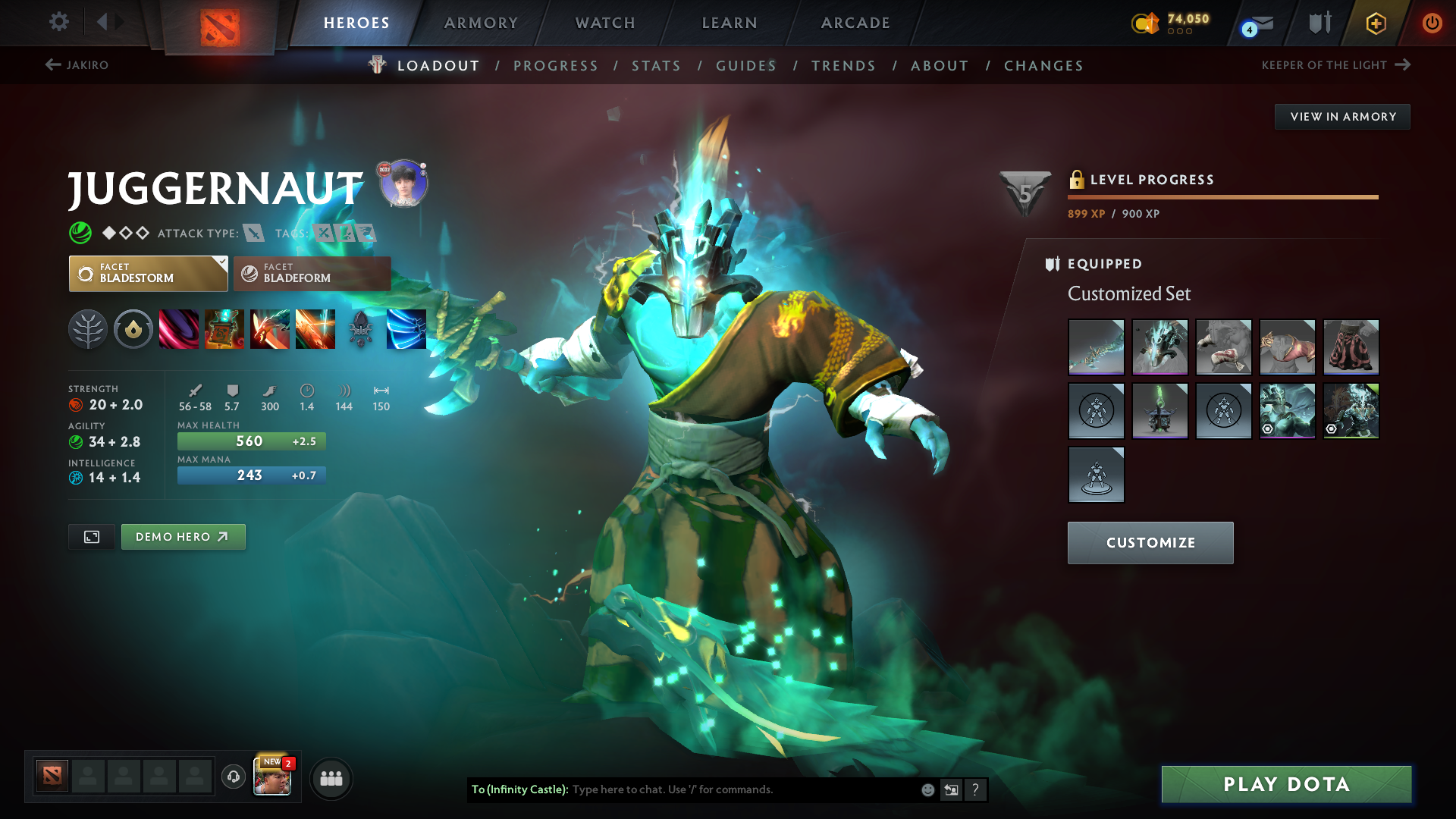Image resolution: width=1456 pixels, height=819 pixels.
Task: Select the Healing Ward ability icon
Action: click(224, 329)
